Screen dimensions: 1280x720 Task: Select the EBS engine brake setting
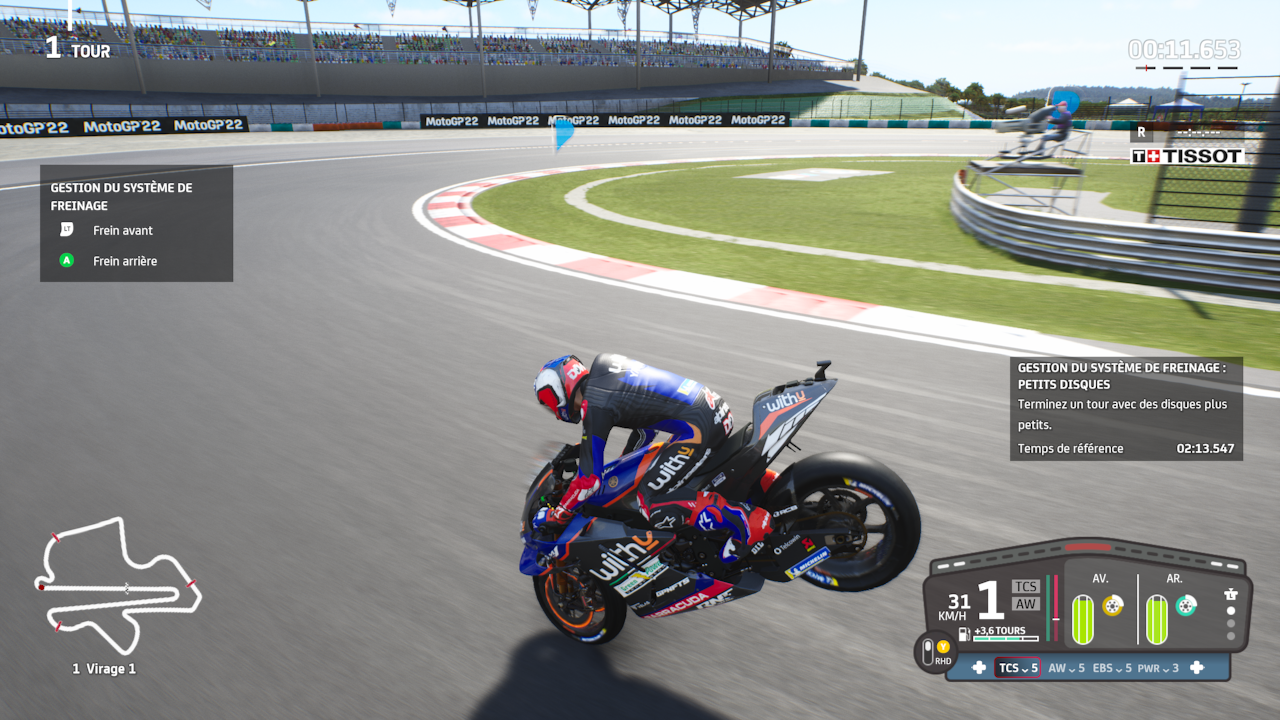click(1112, 668)
